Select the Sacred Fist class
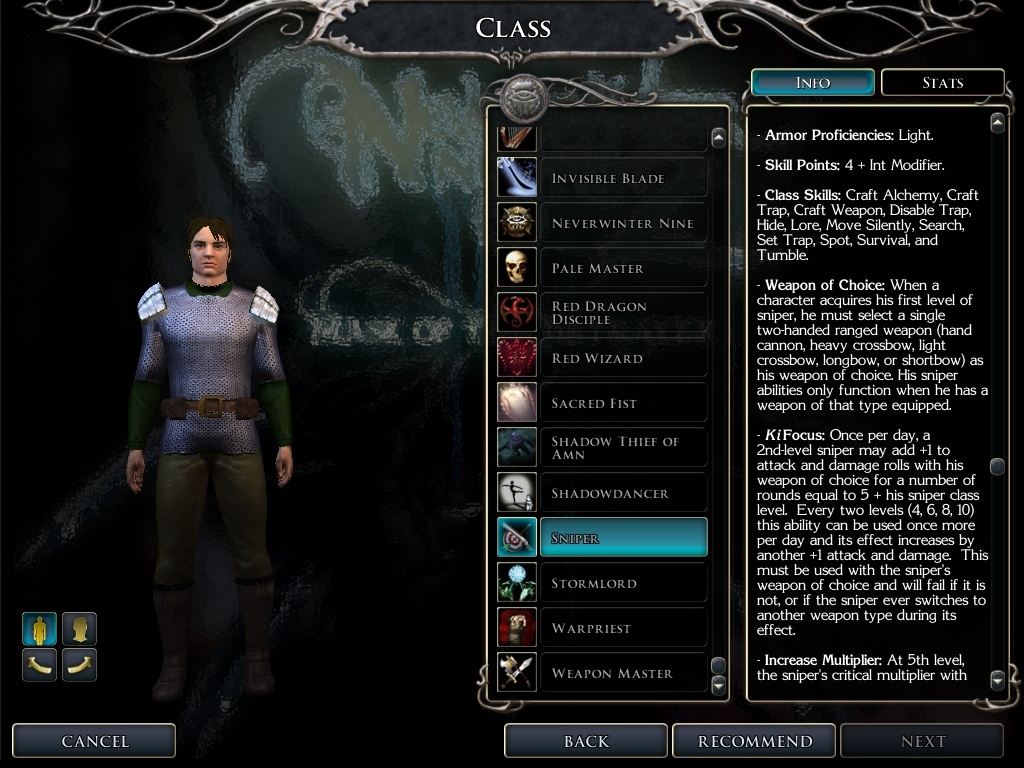Image resolution: width=1024 pixels, height=768 pixels. tap(622, 403)
